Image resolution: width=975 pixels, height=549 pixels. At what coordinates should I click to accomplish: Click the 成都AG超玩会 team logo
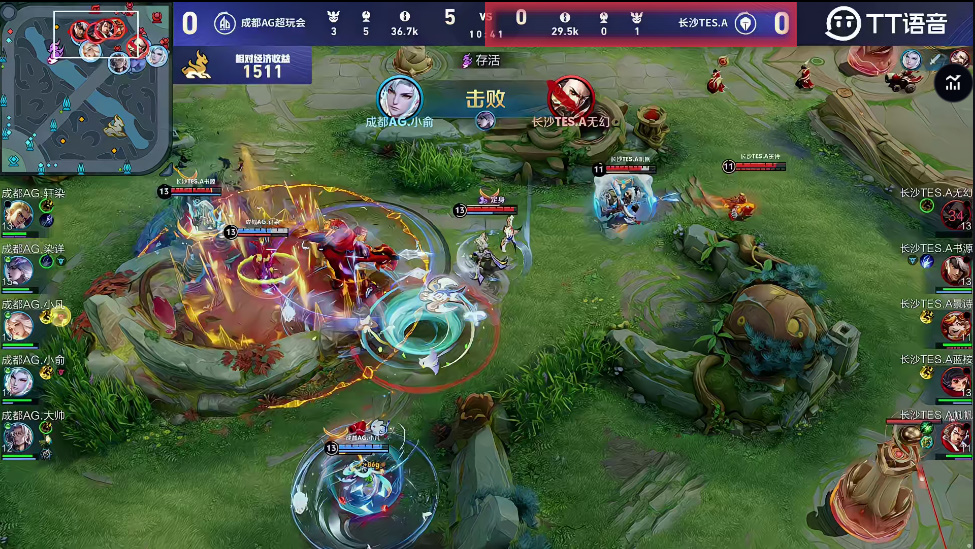[226, 23]
